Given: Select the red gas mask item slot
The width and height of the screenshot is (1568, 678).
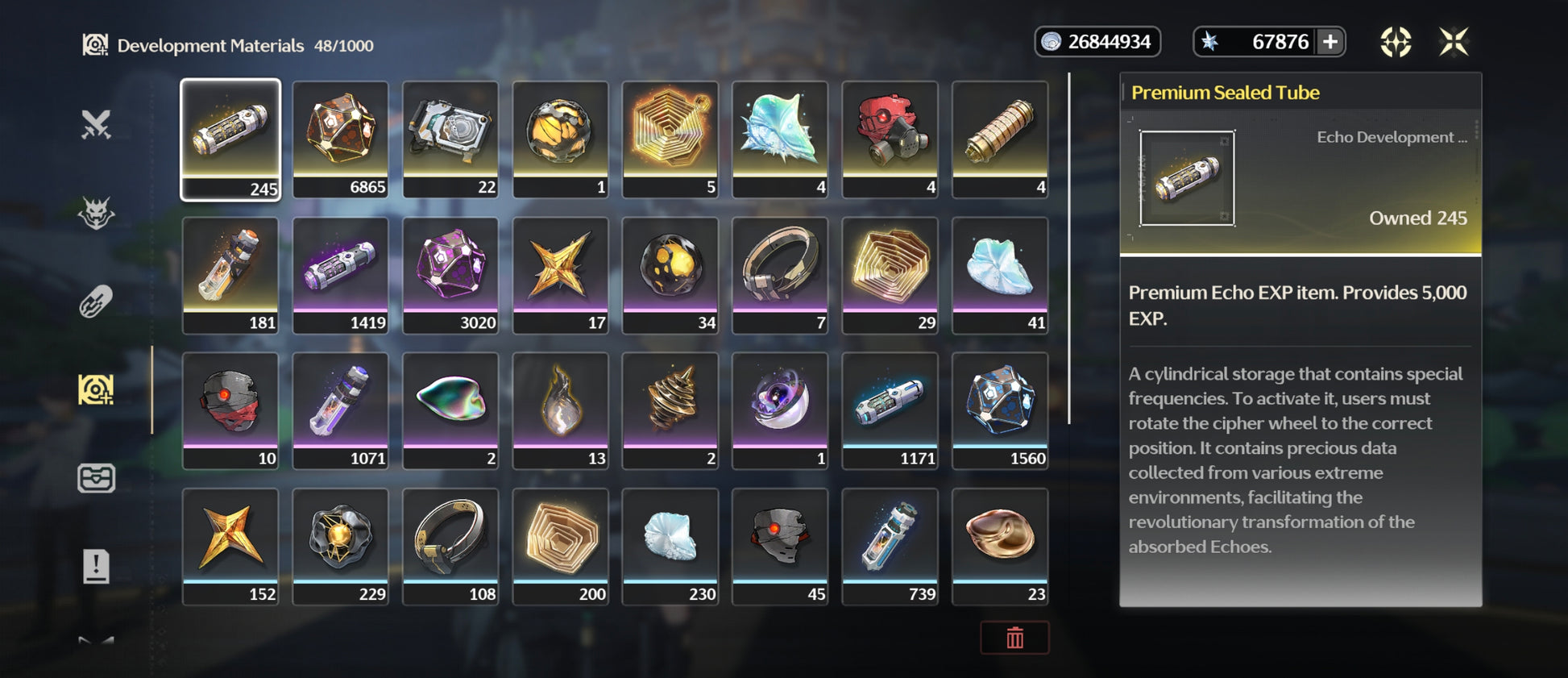Looking at the screenshot, I should point(890,139).
